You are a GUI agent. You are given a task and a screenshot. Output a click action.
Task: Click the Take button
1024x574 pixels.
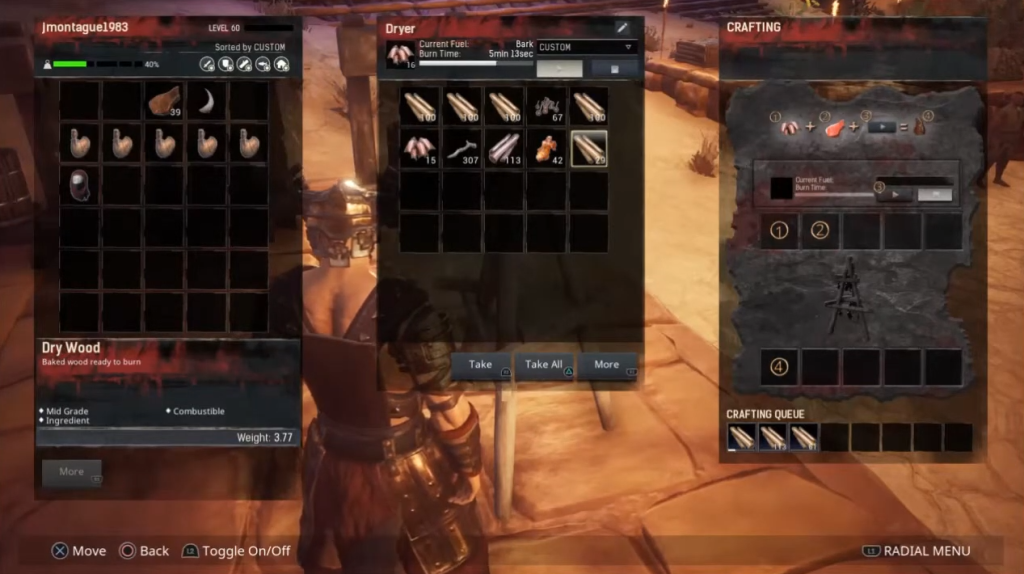481,365
